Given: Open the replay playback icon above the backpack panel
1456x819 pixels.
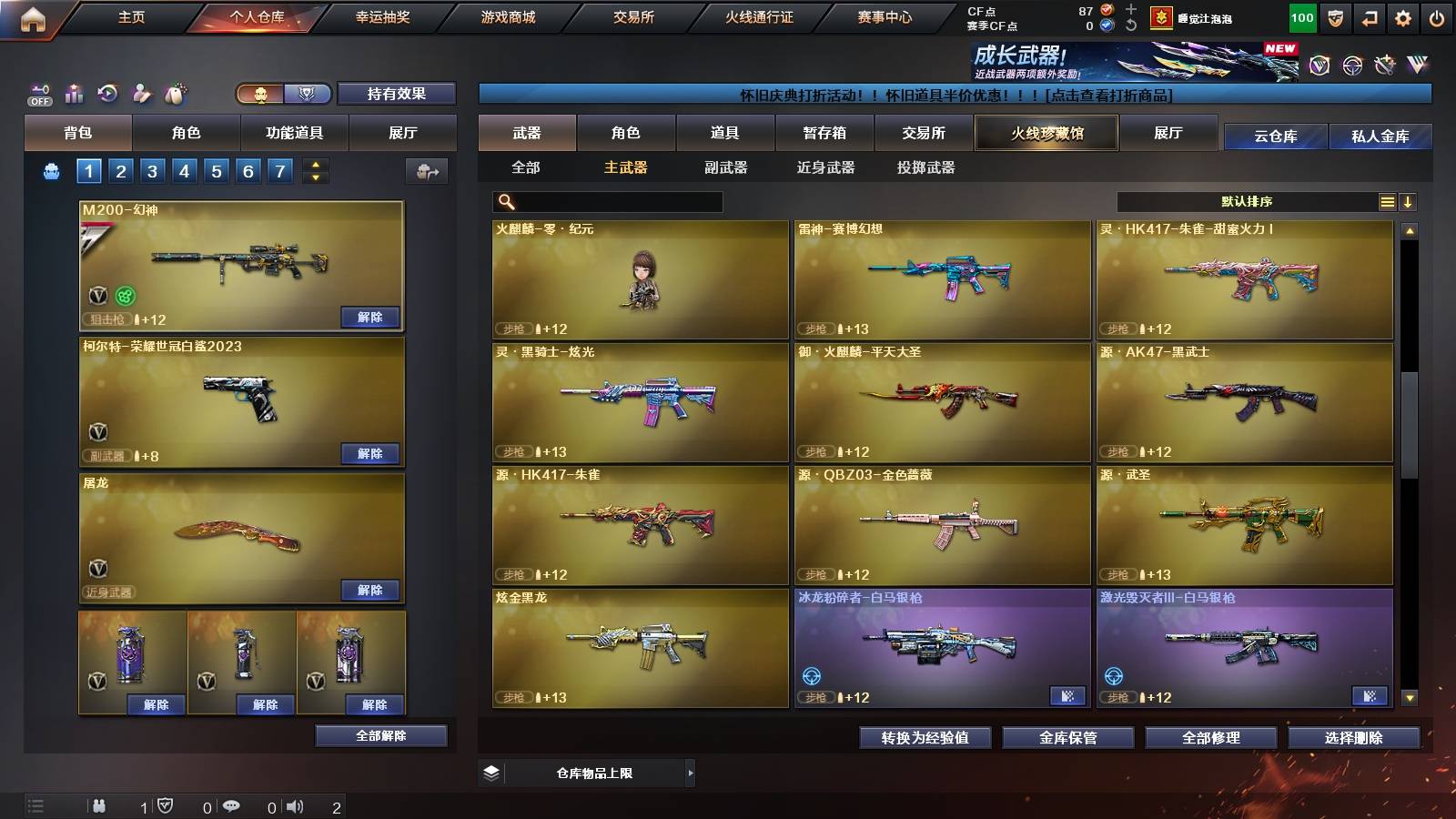Looking at the screenshot, I should [107, 91].
